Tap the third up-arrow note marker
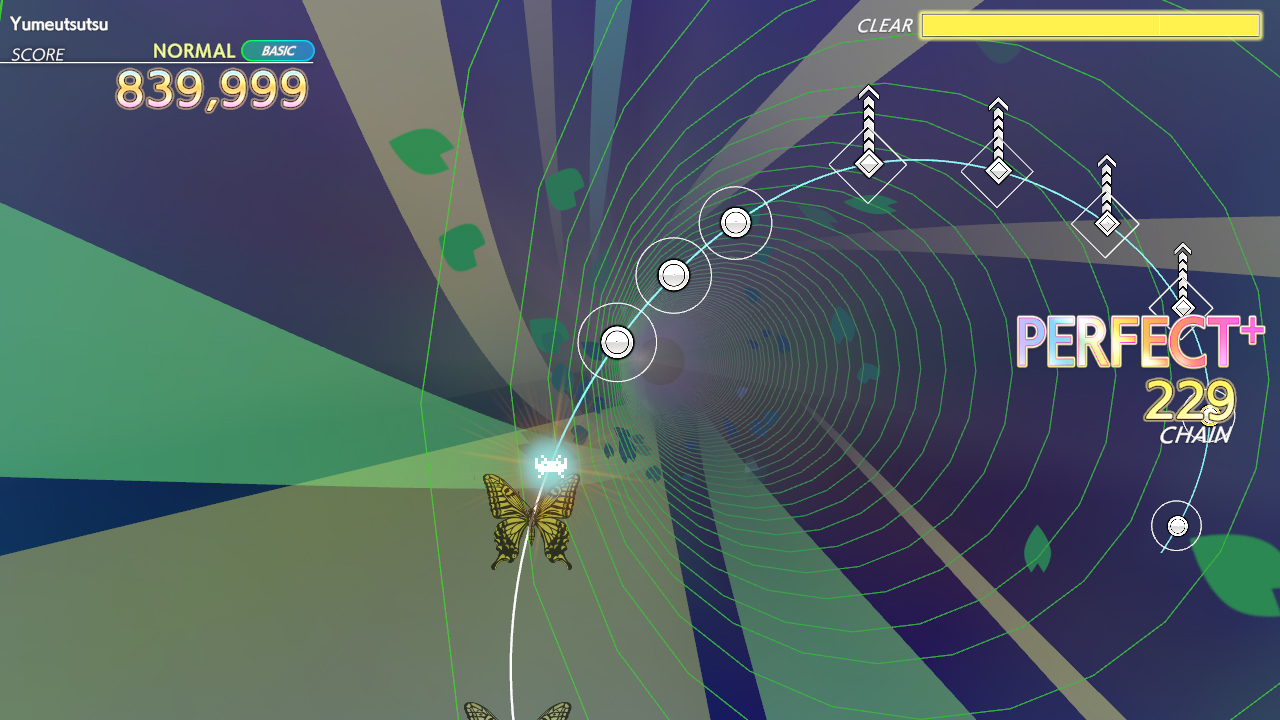 pos(1106,222)
